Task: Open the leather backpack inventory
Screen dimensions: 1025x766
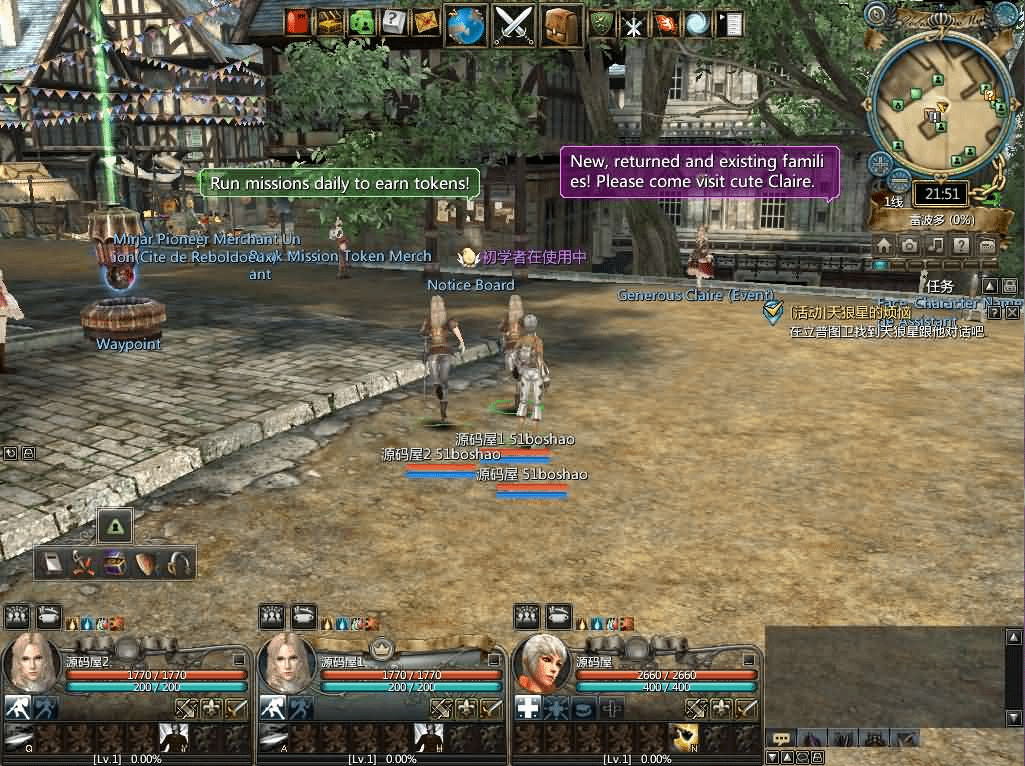Action: (563, 24)
